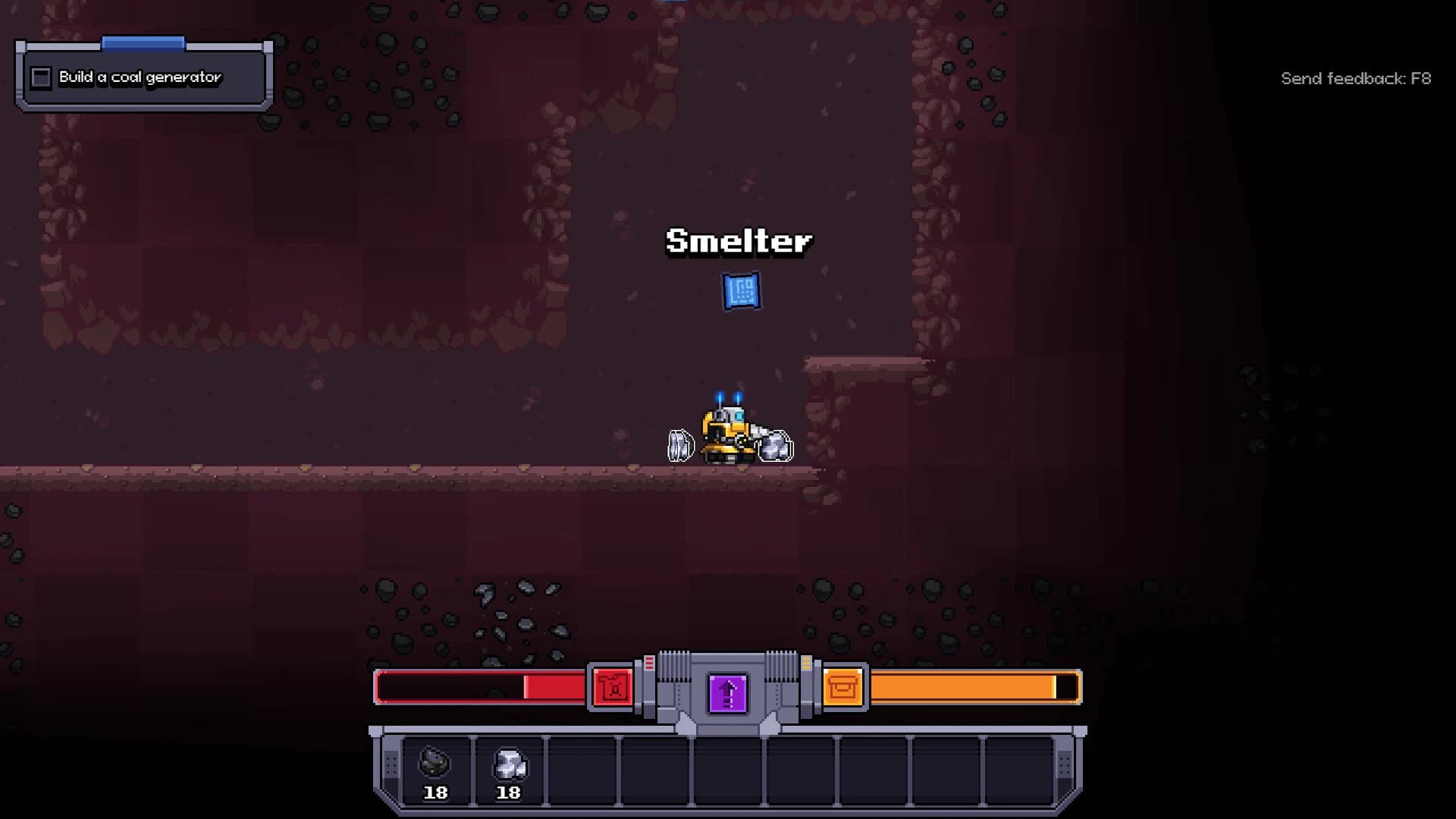Expand the objective tracker header
Screen dimensions: 1456x819
144,42
